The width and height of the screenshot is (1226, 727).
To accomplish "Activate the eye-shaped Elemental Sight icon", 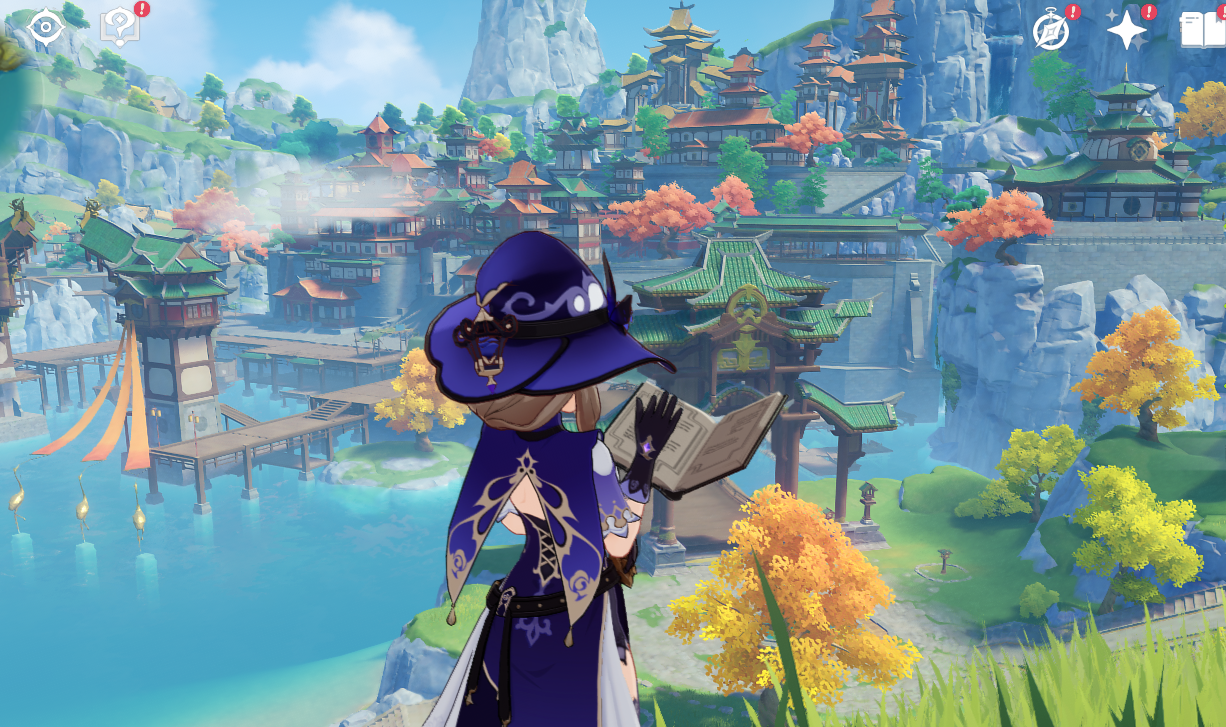I will click(46, 27).
